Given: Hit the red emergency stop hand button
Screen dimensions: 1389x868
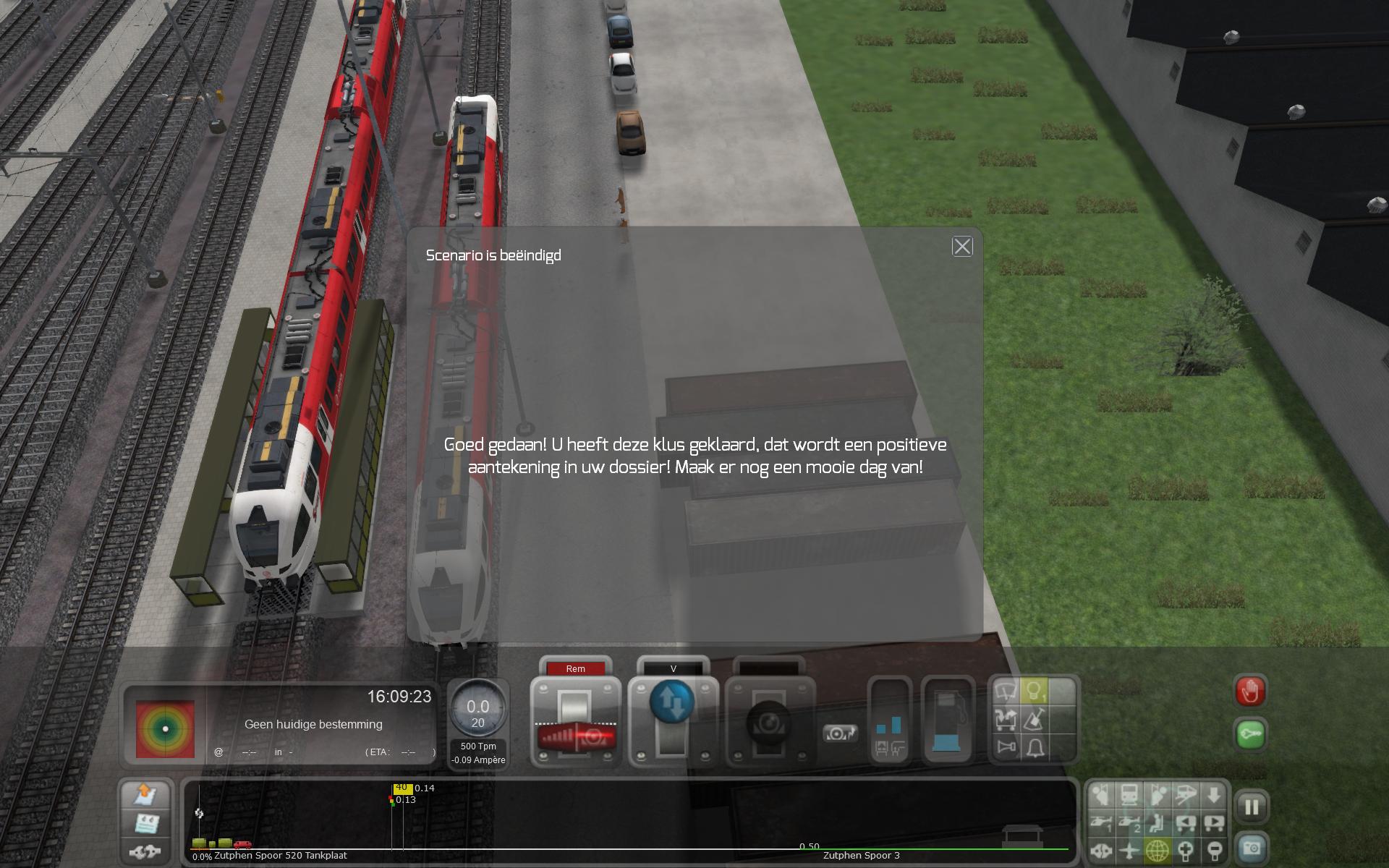Looking at the screenshot, I should coord(1251,692).
